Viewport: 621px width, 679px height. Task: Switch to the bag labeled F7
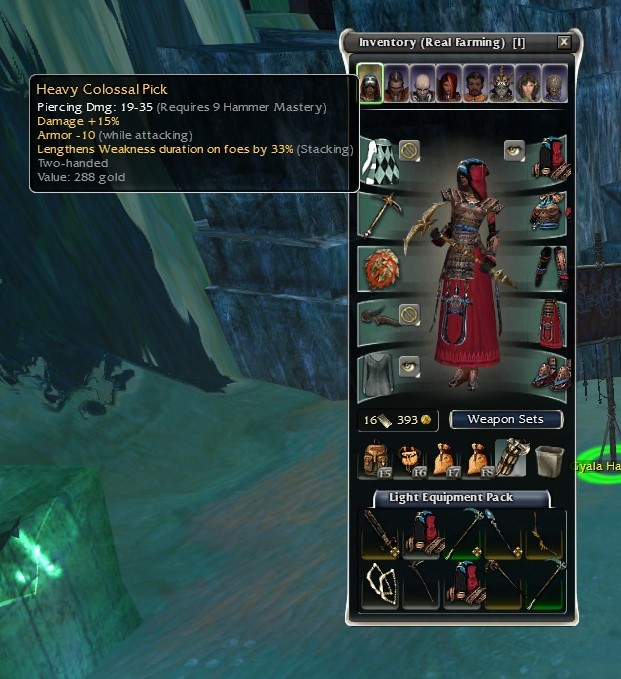pyautogui.click(x=441, y=459)
